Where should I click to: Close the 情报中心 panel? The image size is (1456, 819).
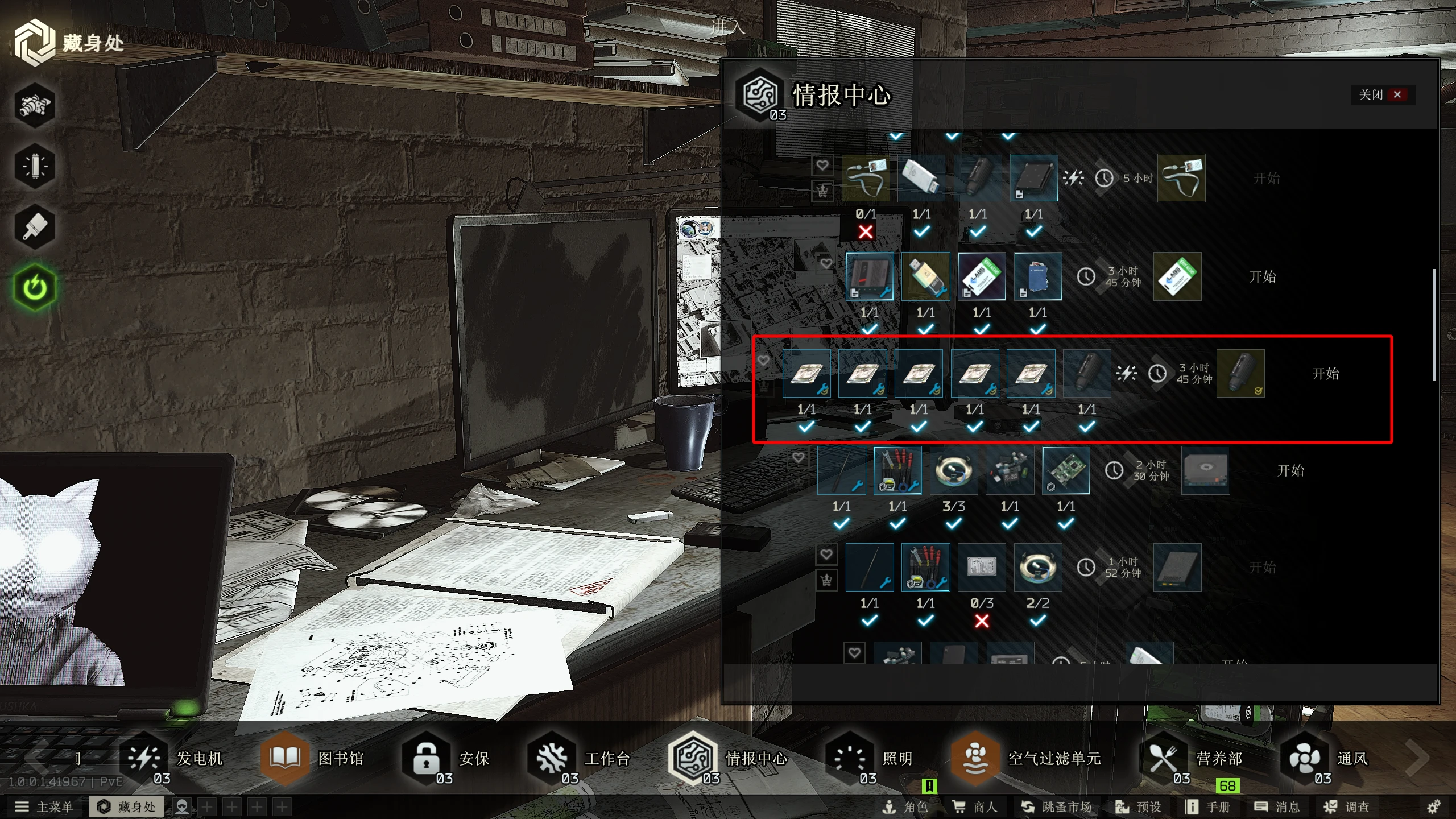coord(1382,94)
